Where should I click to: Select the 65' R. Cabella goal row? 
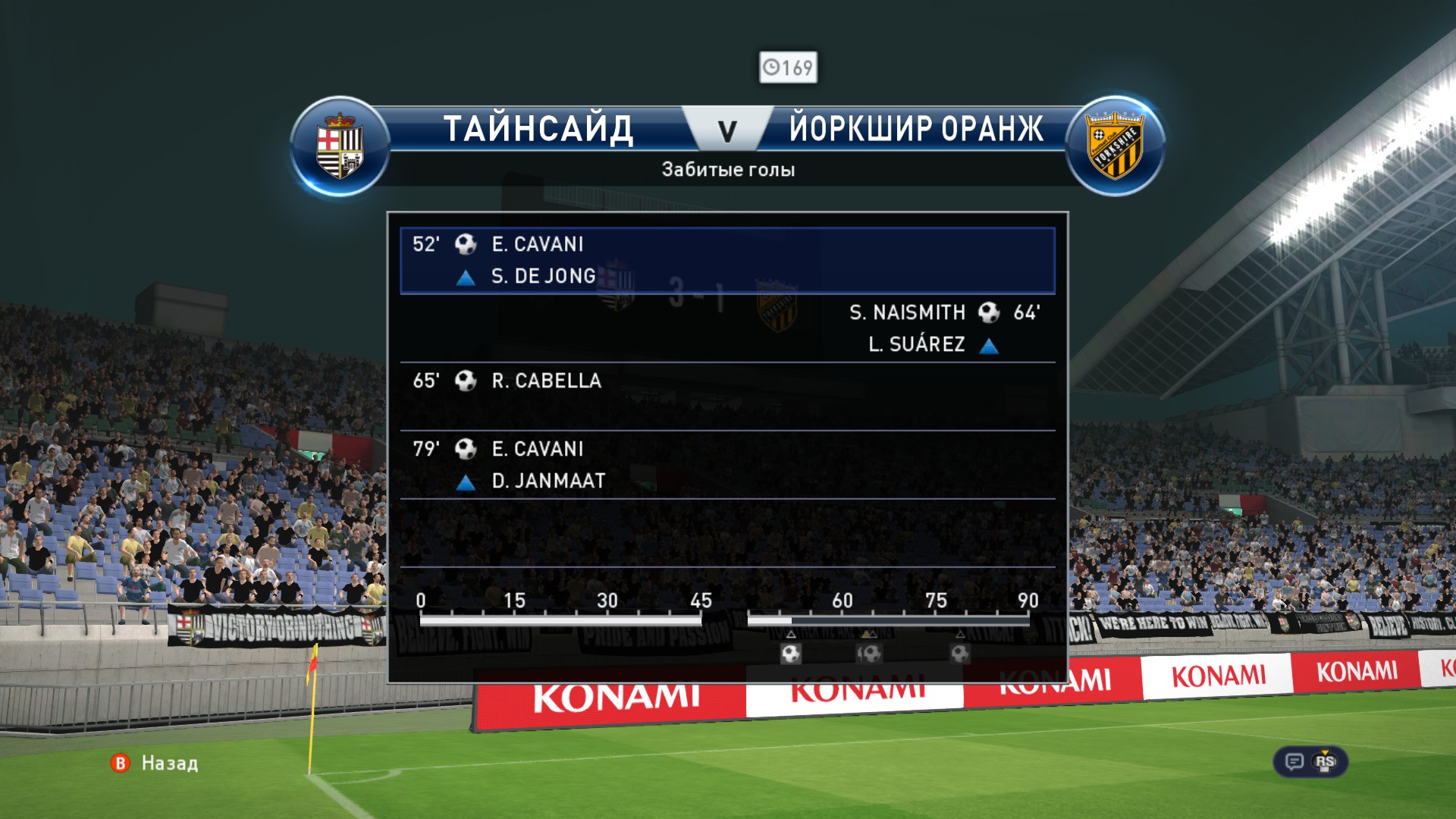pyautogui.click(x=726, y=397)
